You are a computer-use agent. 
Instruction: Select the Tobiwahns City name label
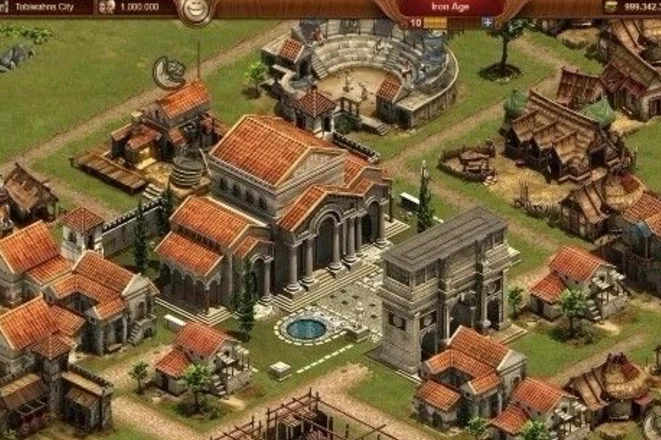pyautogui.click(x=45, y=6)
